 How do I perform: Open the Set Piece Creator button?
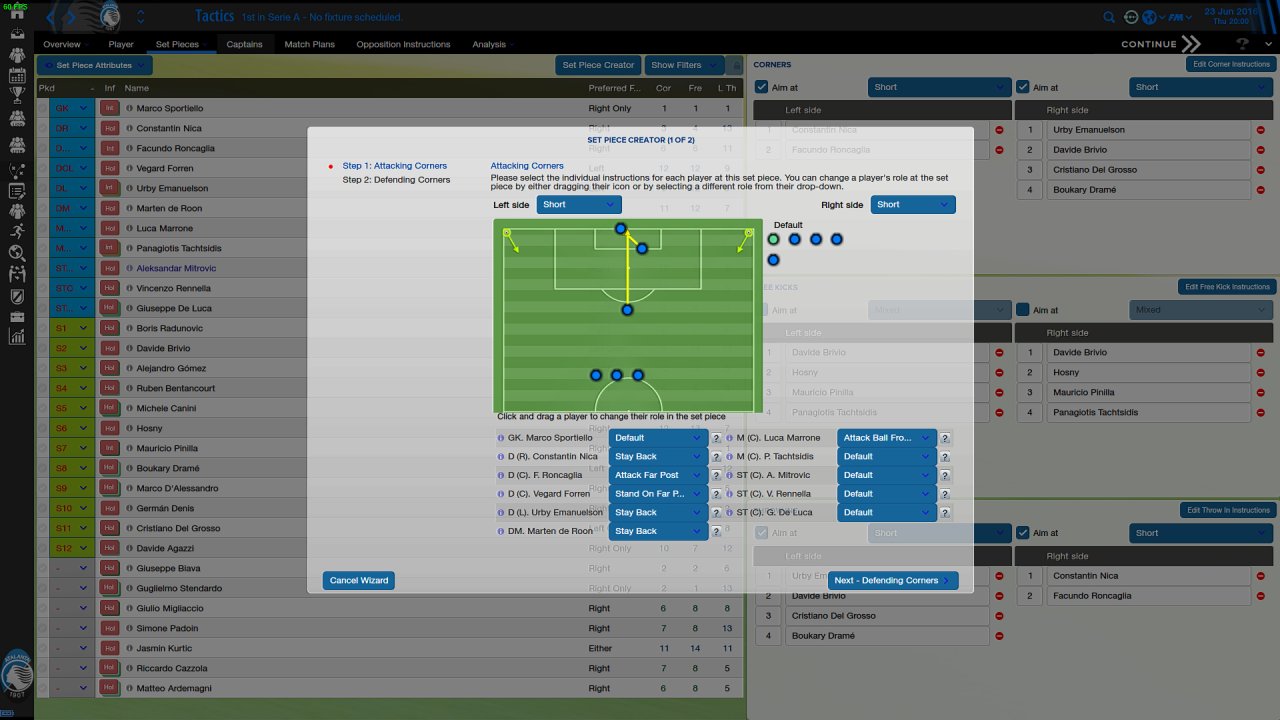click(598, 65)
